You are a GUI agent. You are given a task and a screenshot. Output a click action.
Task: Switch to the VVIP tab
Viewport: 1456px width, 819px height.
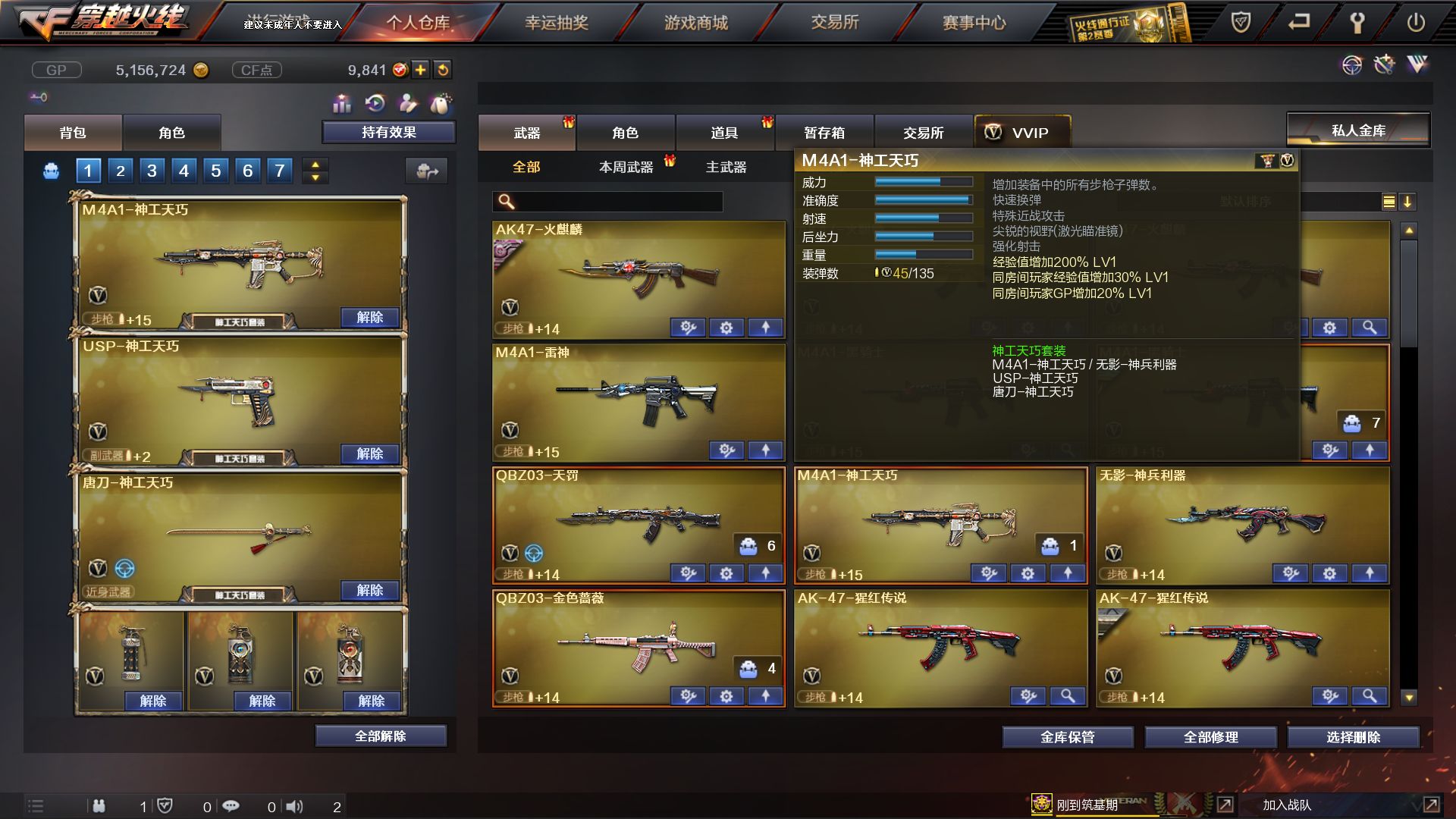point(1023,133)
